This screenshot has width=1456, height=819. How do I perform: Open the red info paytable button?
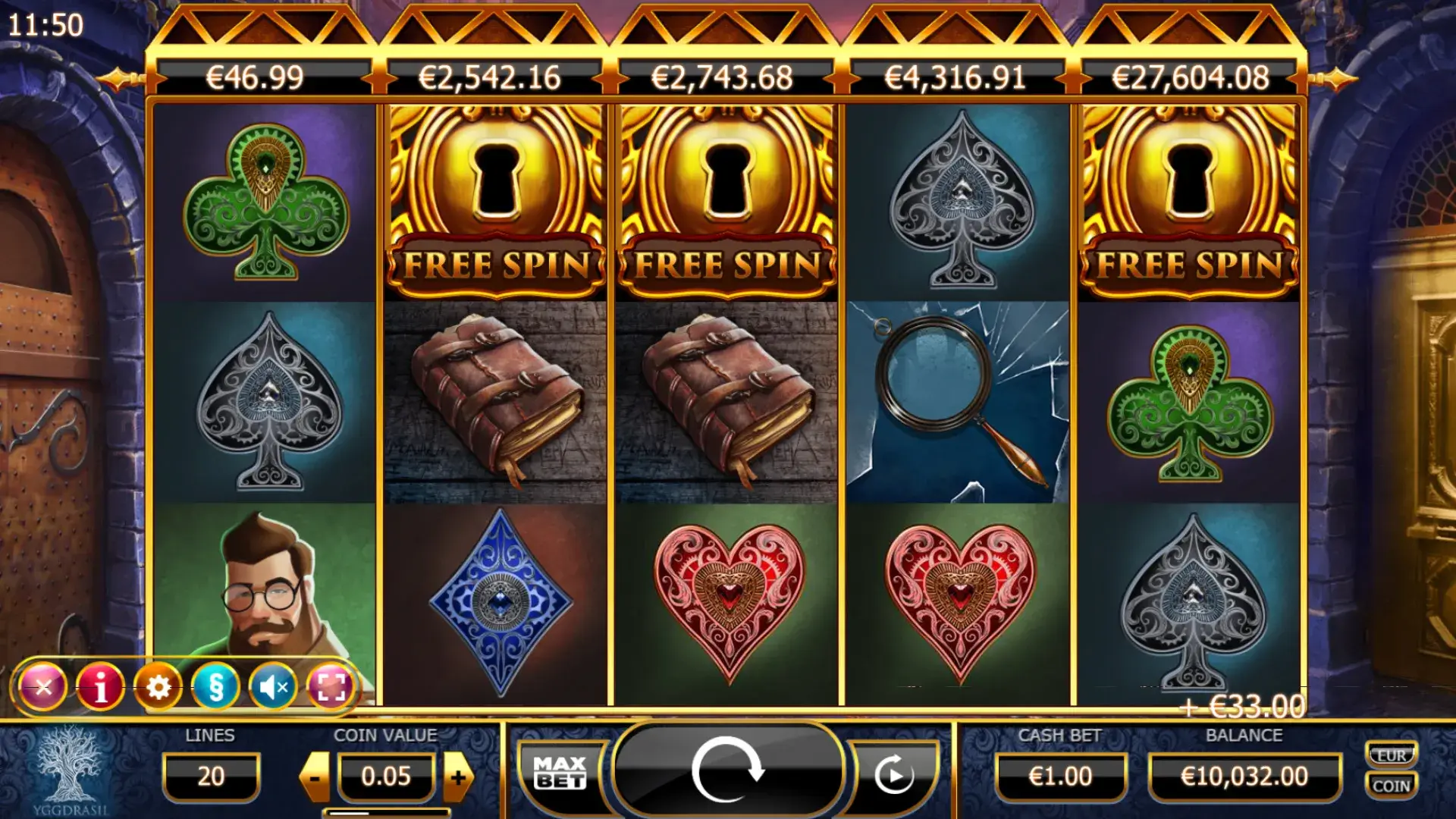(101, 687)
